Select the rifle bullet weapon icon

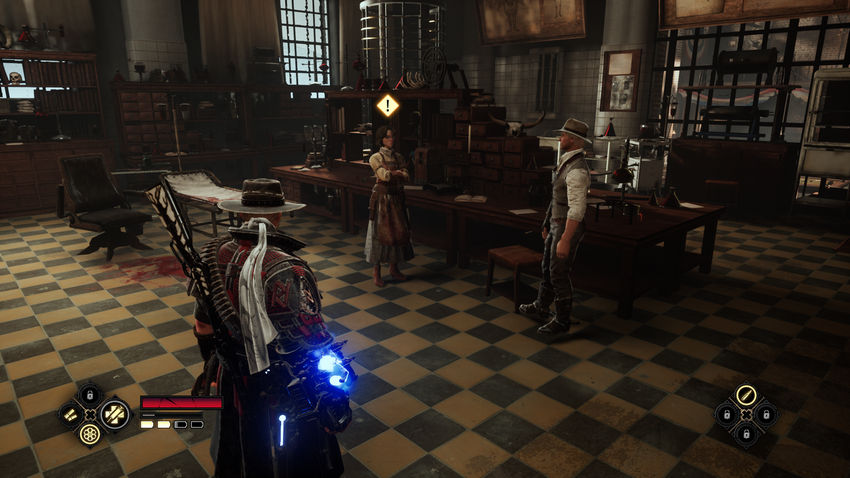pyautogui.click(x=745, y=394)
